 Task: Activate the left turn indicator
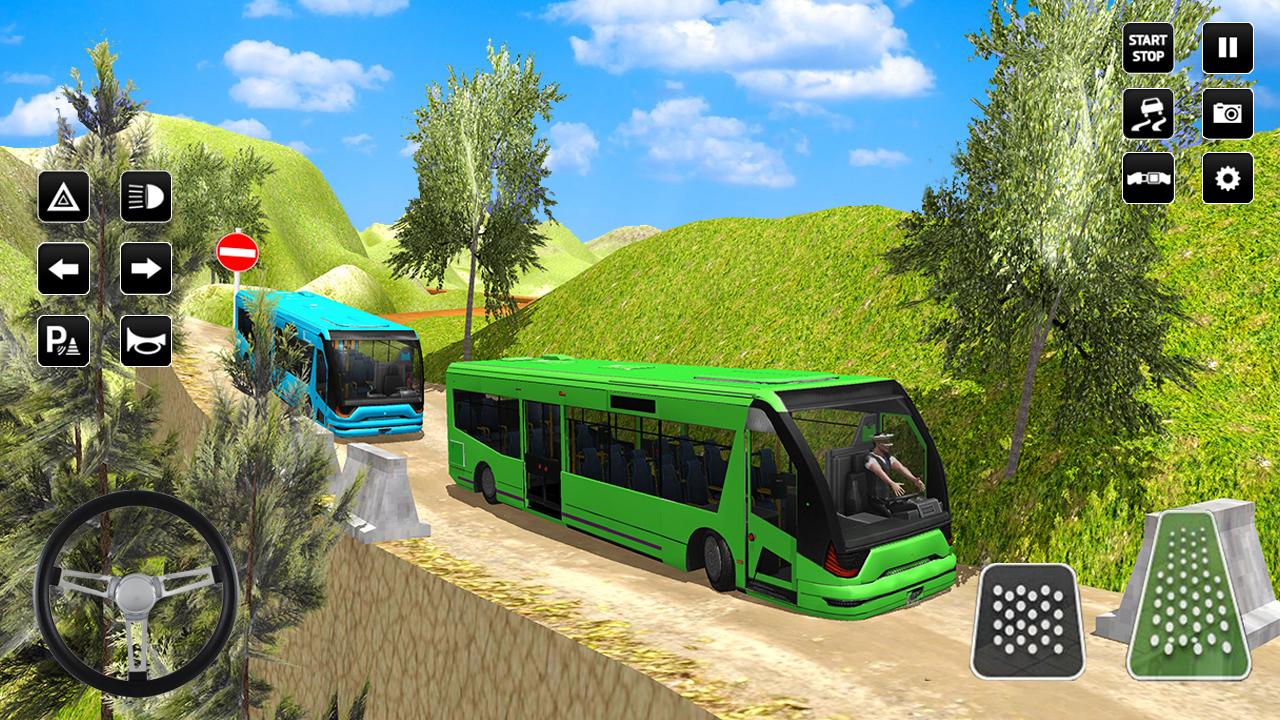tap(64, 267)
